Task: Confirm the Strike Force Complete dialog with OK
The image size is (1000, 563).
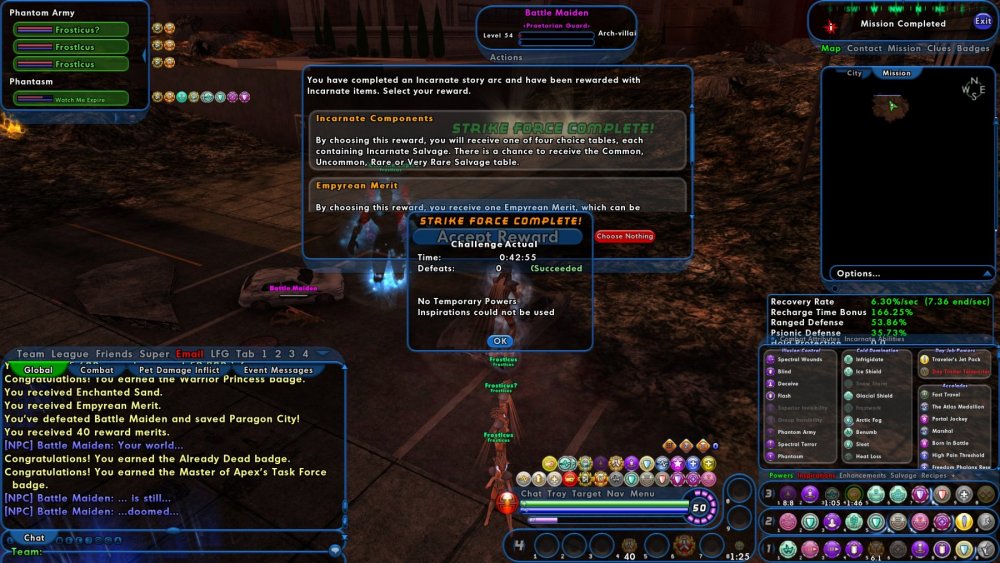Action: pos(499,341)
